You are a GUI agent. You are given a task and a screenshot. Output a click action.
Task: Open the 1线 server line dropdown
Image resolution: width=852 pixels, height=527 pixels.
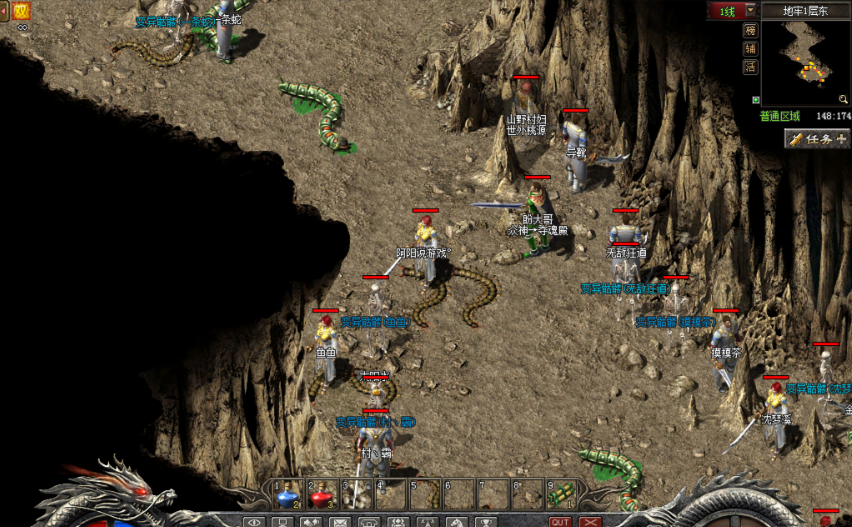click(x=751, y=11)
